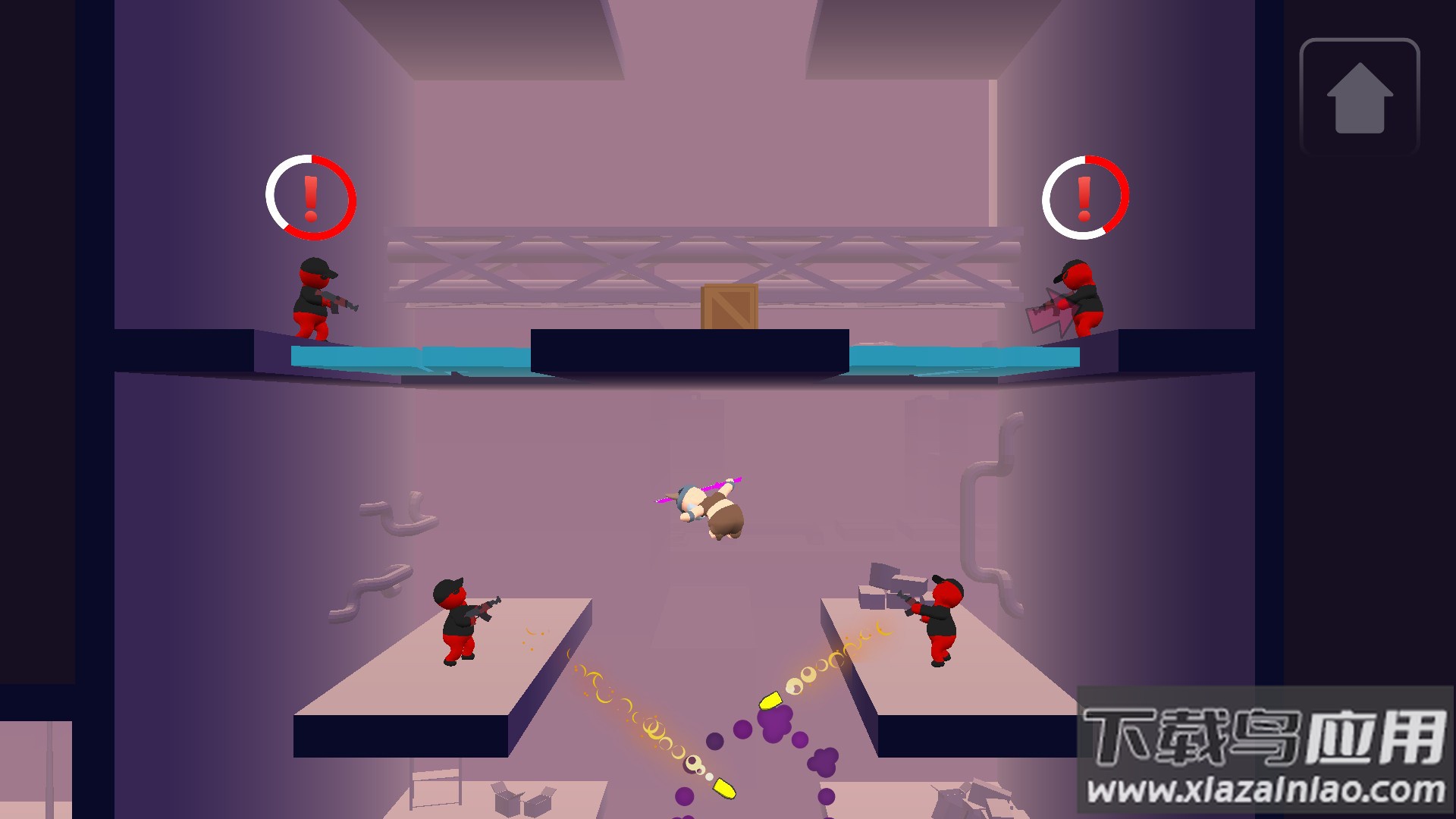Tap the home button icon
Screen dimensions: 1456x819
(x=1359, y=97)
